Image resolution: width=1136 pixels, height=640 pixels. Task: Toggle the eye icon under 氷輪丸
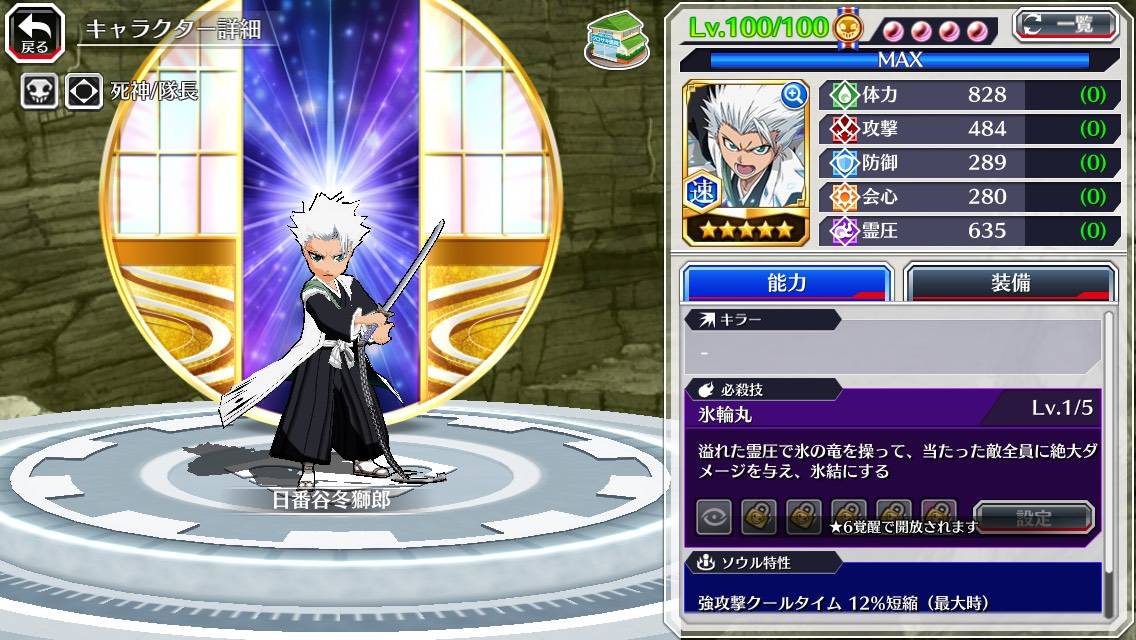point(714,517)
